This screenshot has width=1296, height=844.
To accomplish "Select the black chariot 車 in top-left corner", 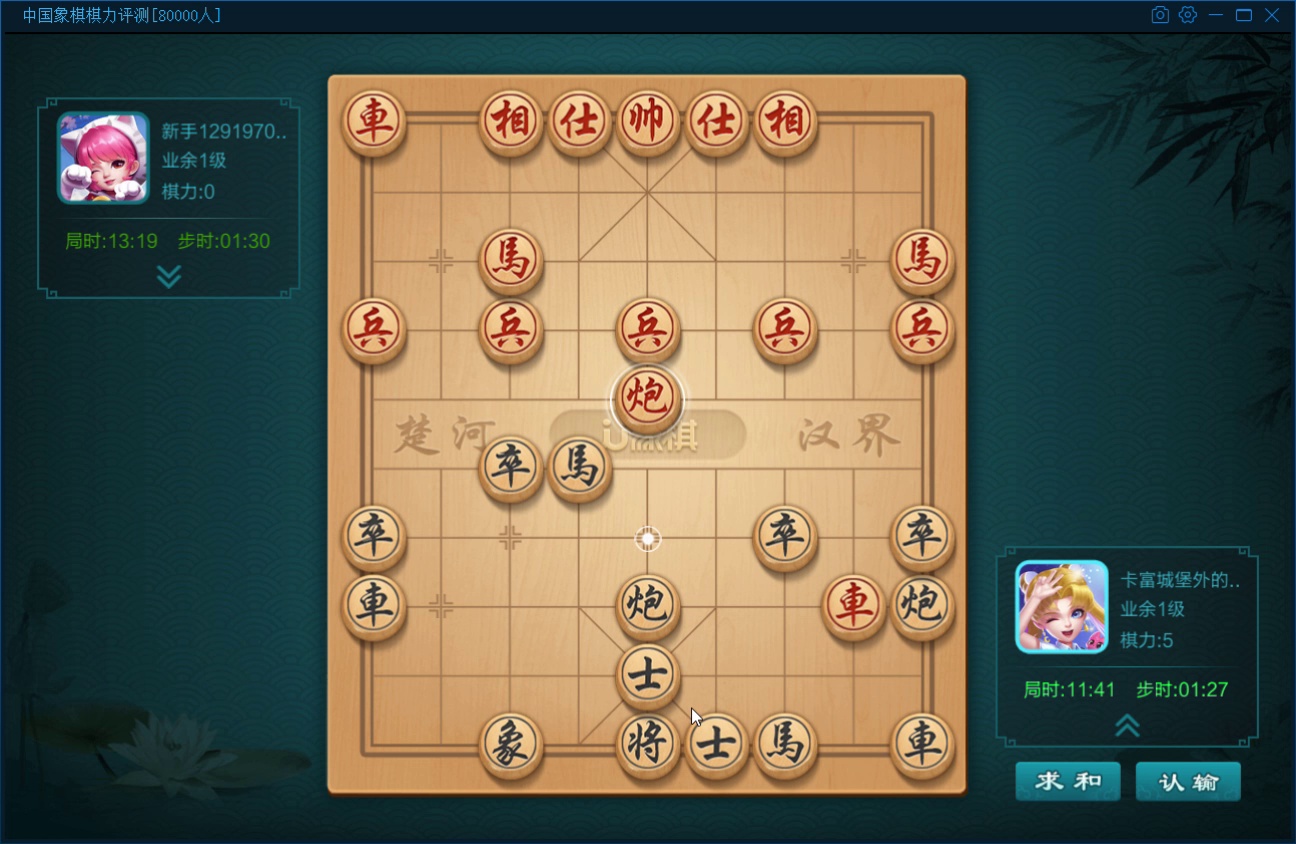I will (x=374, y=121).
